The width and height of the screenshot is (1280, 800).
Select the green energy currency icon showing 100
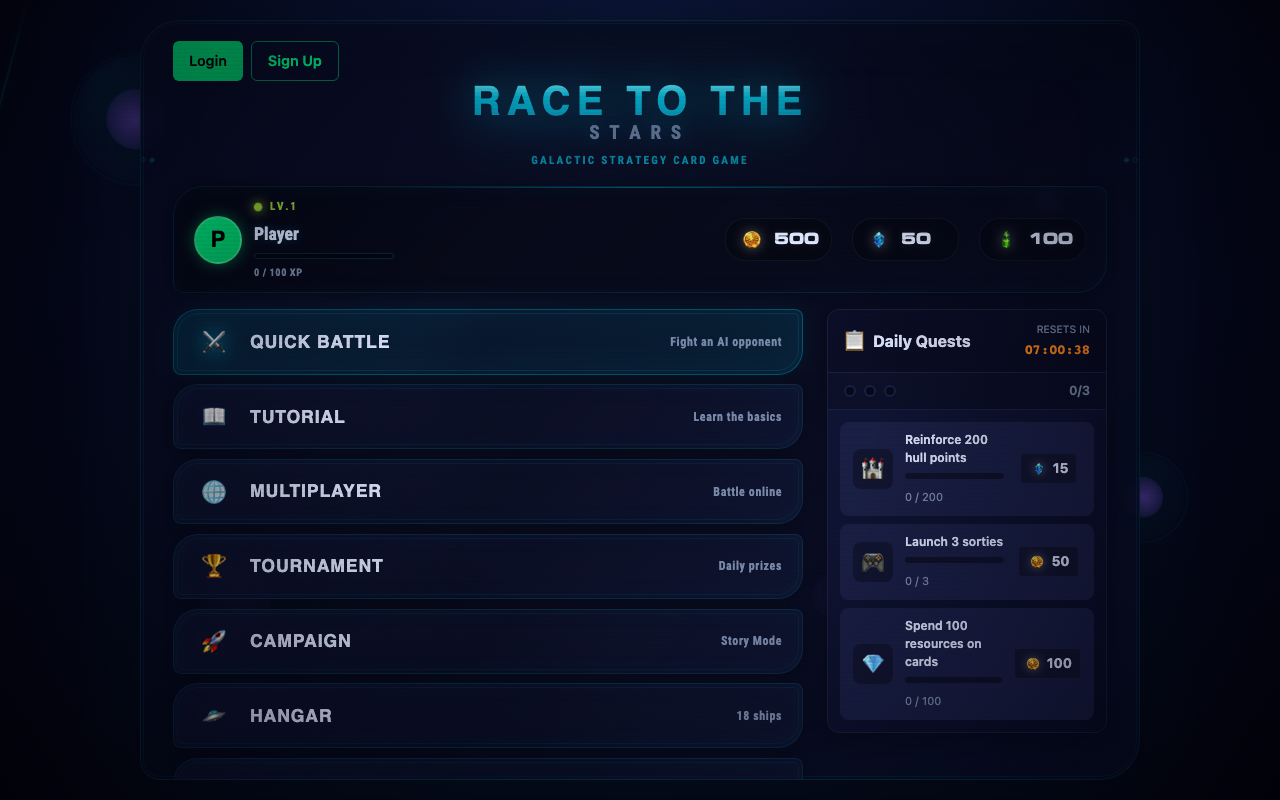1007,239
